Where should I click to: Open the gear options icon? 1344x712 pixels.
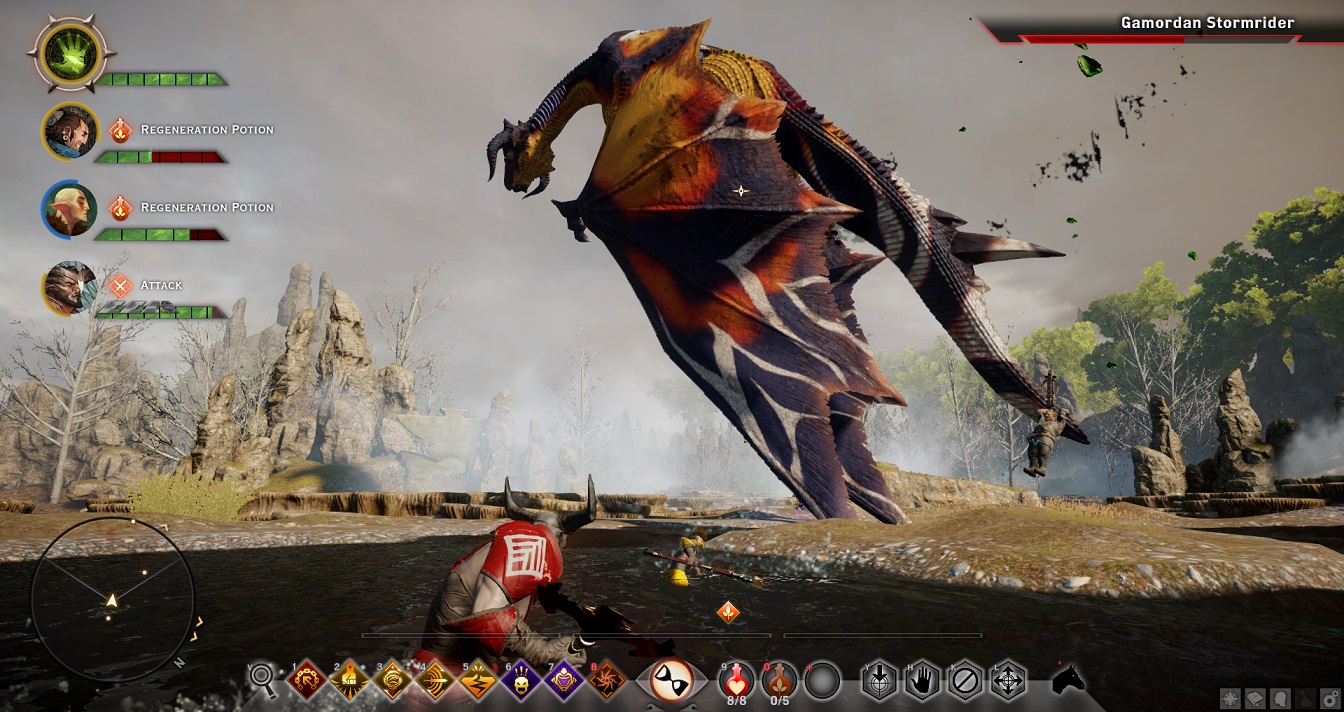1332,698
